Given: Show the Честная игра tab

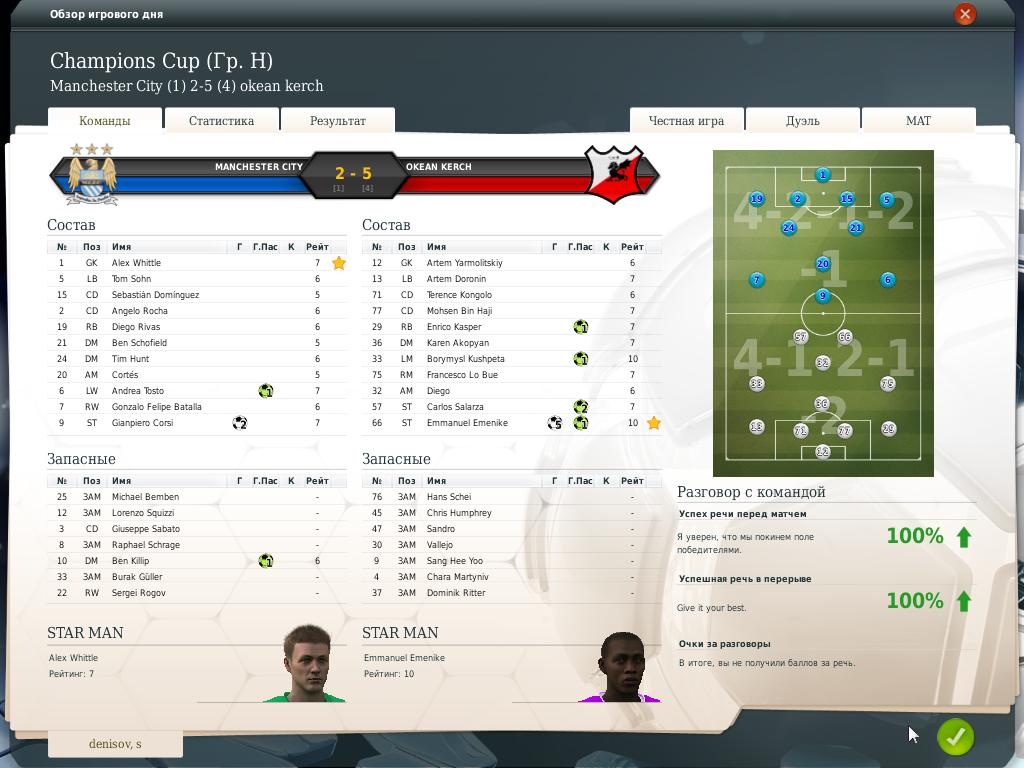Looking at the screenshot, I should pyautogui.click(x=686, y=121).
